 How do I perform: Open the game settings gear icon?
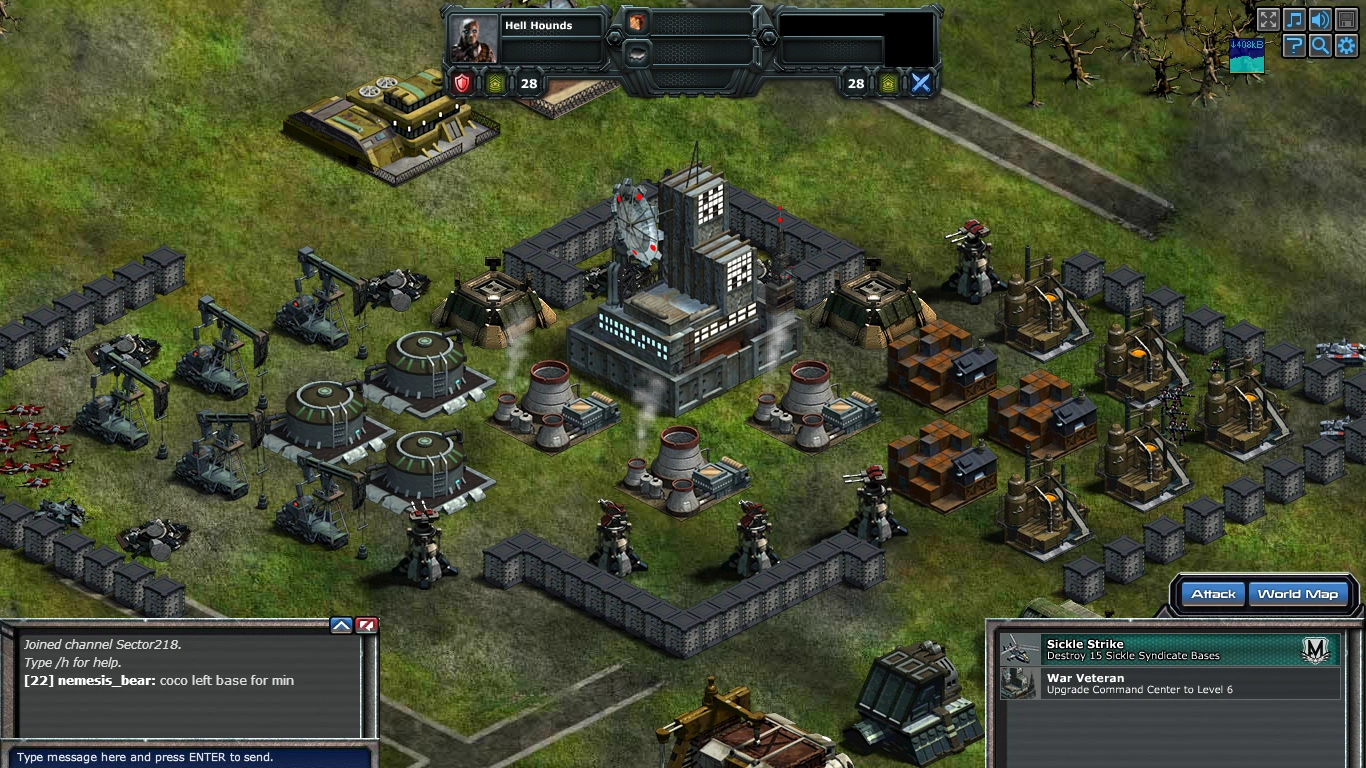point(1346,44)
